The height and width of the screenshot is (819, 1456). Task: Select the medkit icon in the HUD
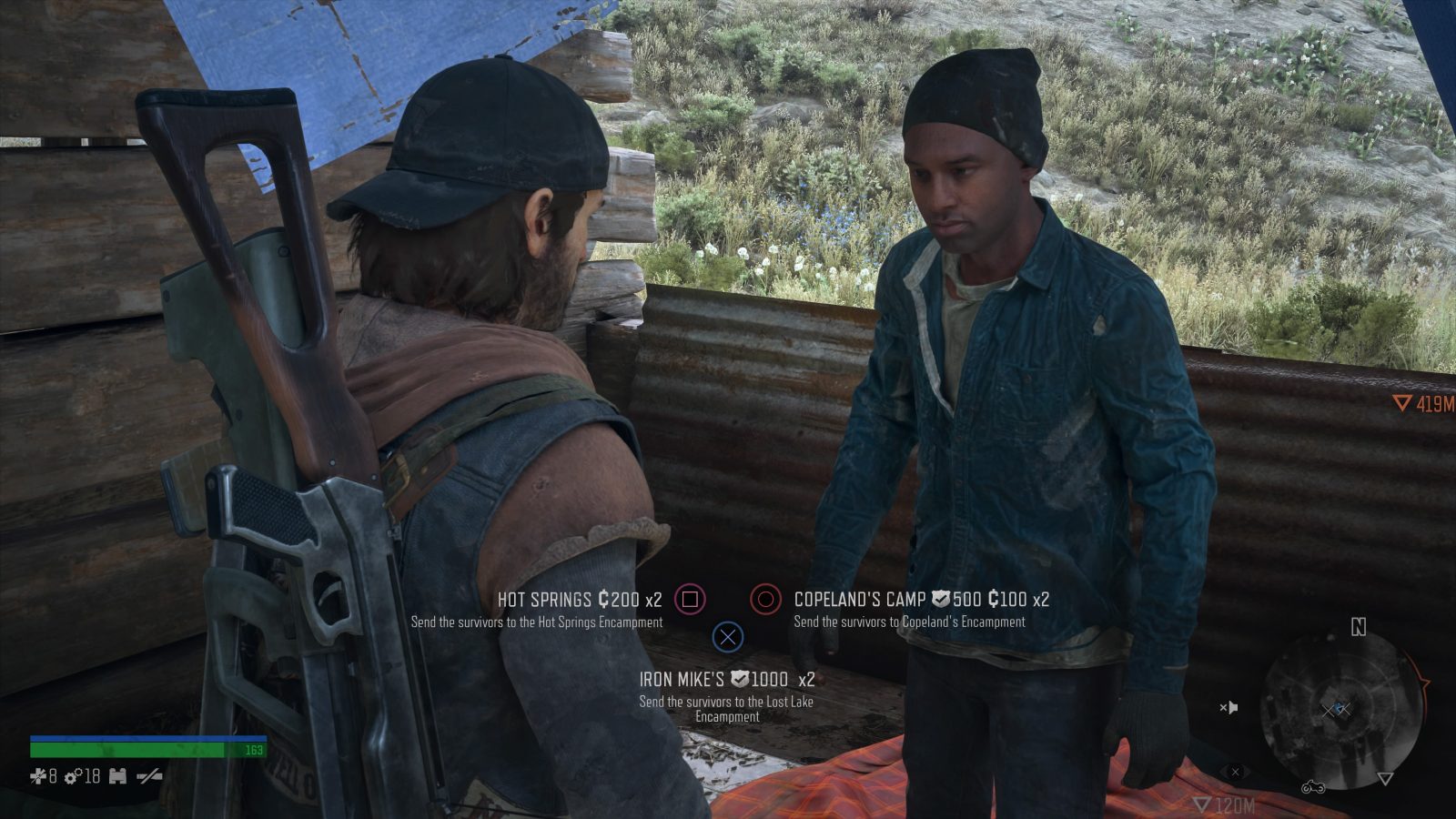click(x=39, y=776)
